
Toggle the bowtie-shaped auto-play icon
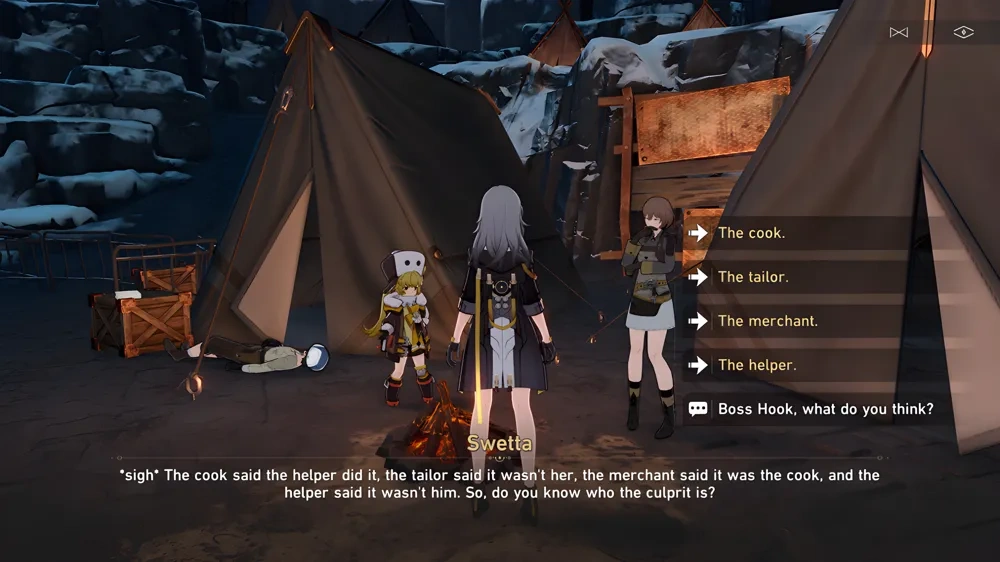point(899,32)
